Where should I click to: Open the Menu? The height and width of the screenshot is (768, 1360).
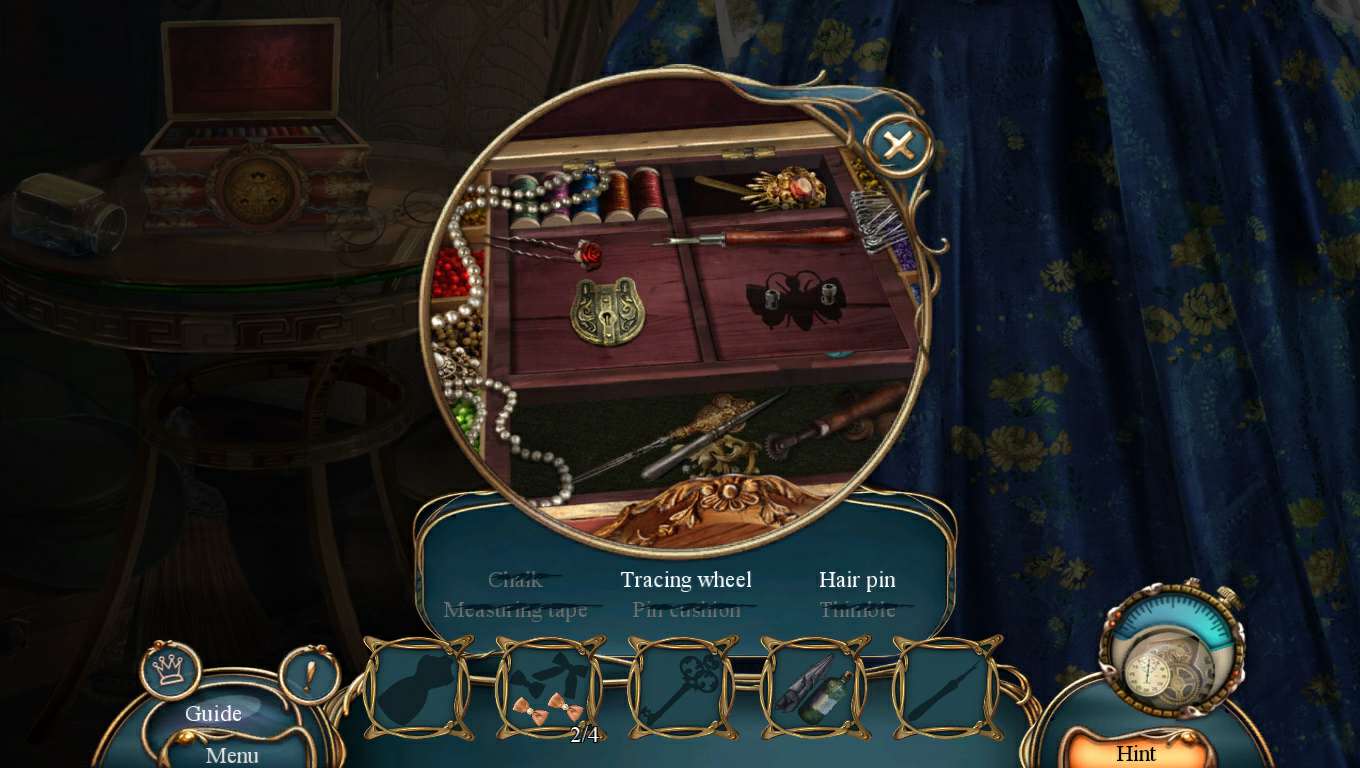coord(232,755)
